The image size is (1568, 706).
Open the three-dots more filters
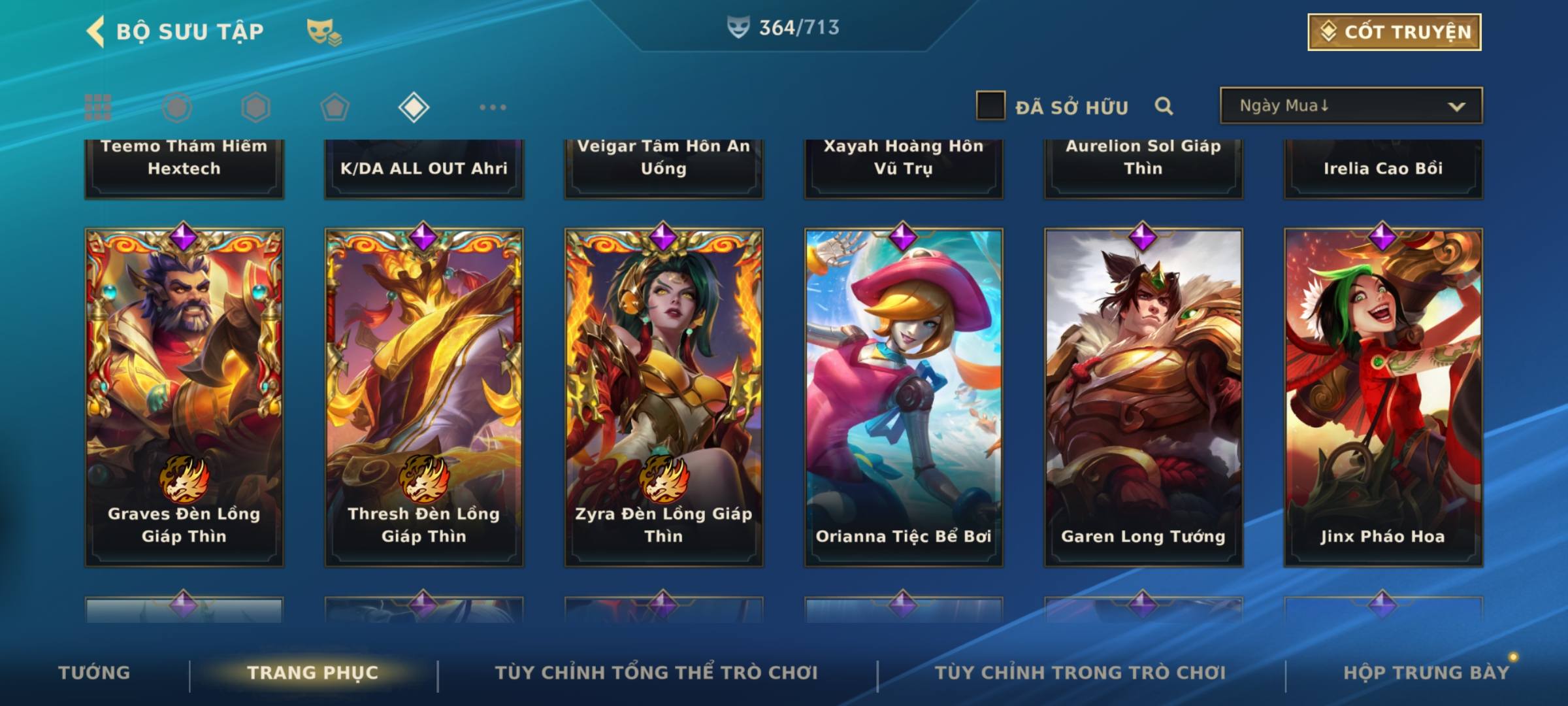click(x=493, y=107)
